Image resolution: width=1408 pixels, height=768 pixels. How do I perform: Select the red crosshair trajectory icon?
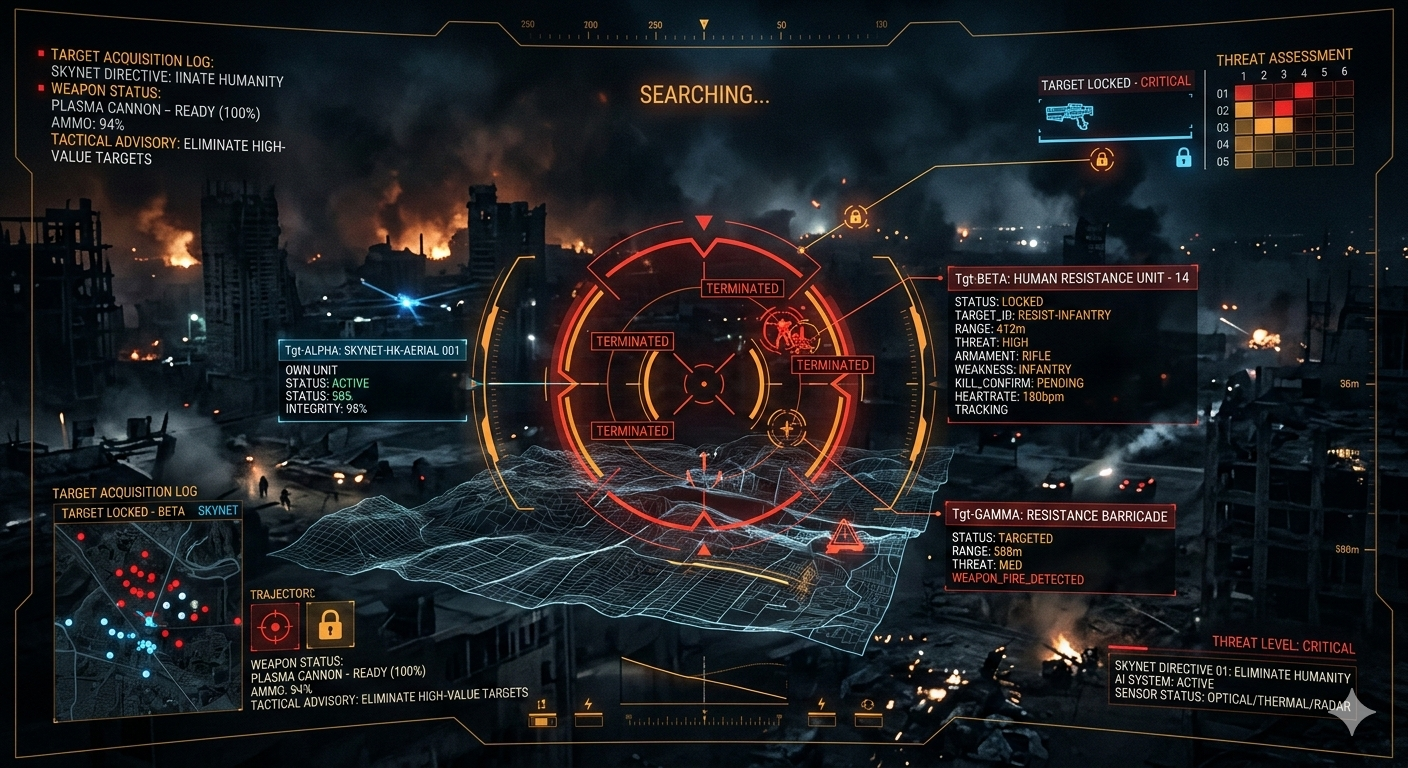pos(274,627)
